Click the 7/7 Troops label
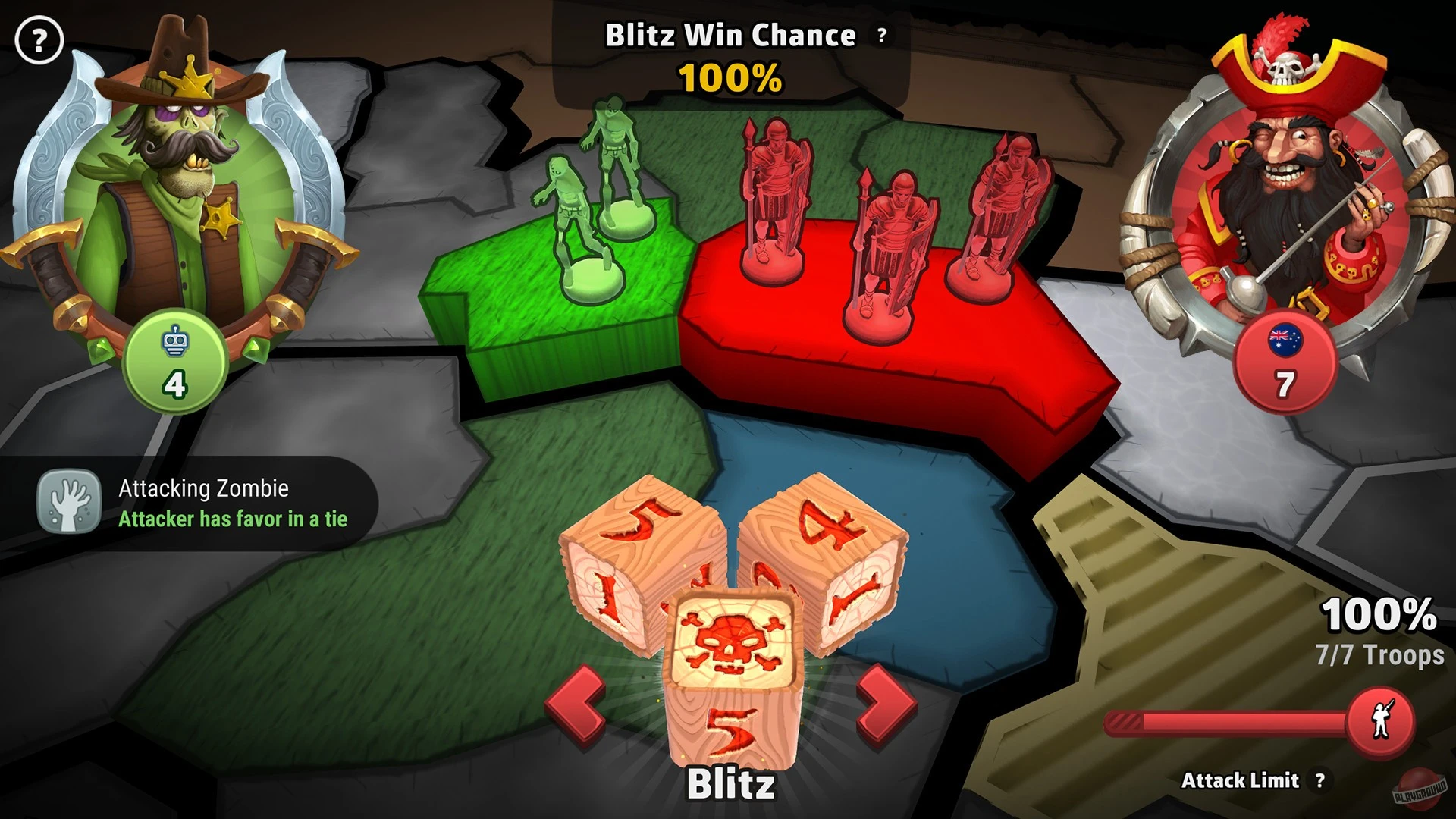 1379,652
